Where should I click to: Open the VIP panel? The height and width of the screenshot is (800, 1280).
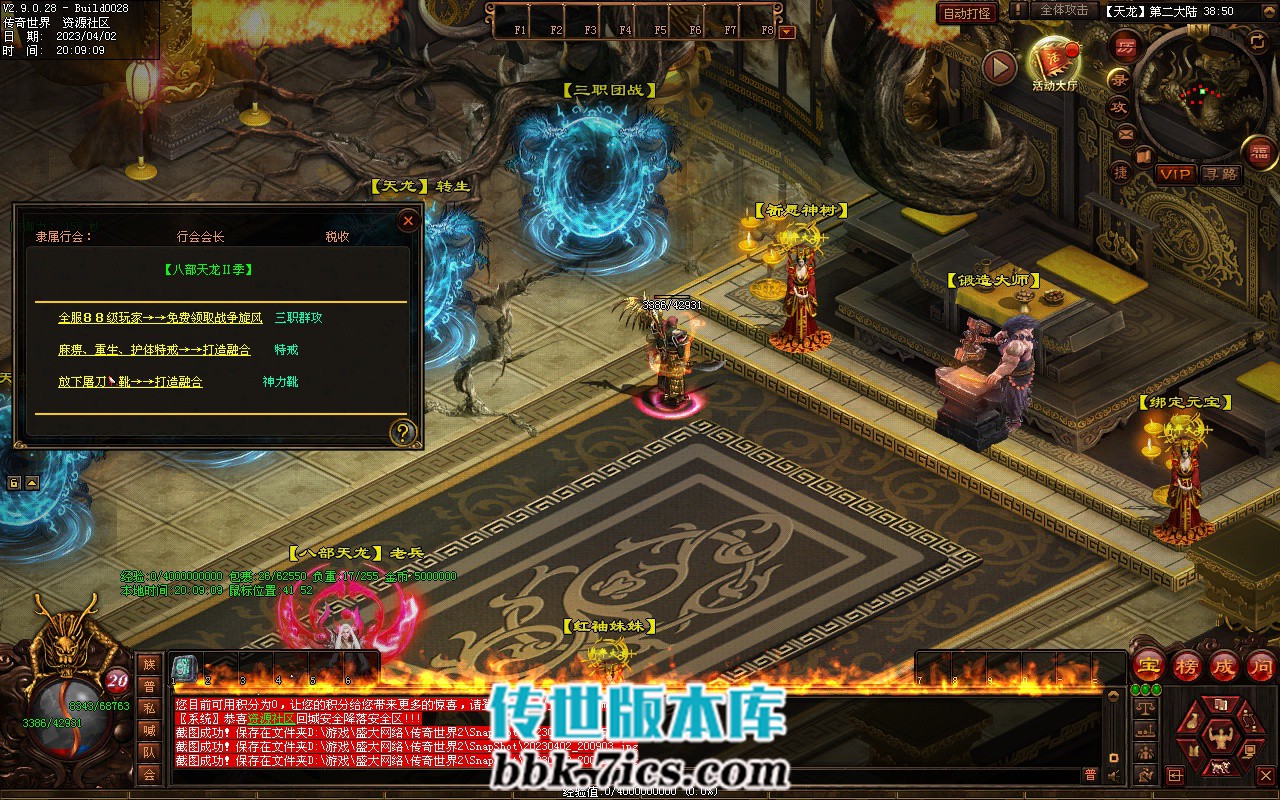click(x=1175, y=174)
